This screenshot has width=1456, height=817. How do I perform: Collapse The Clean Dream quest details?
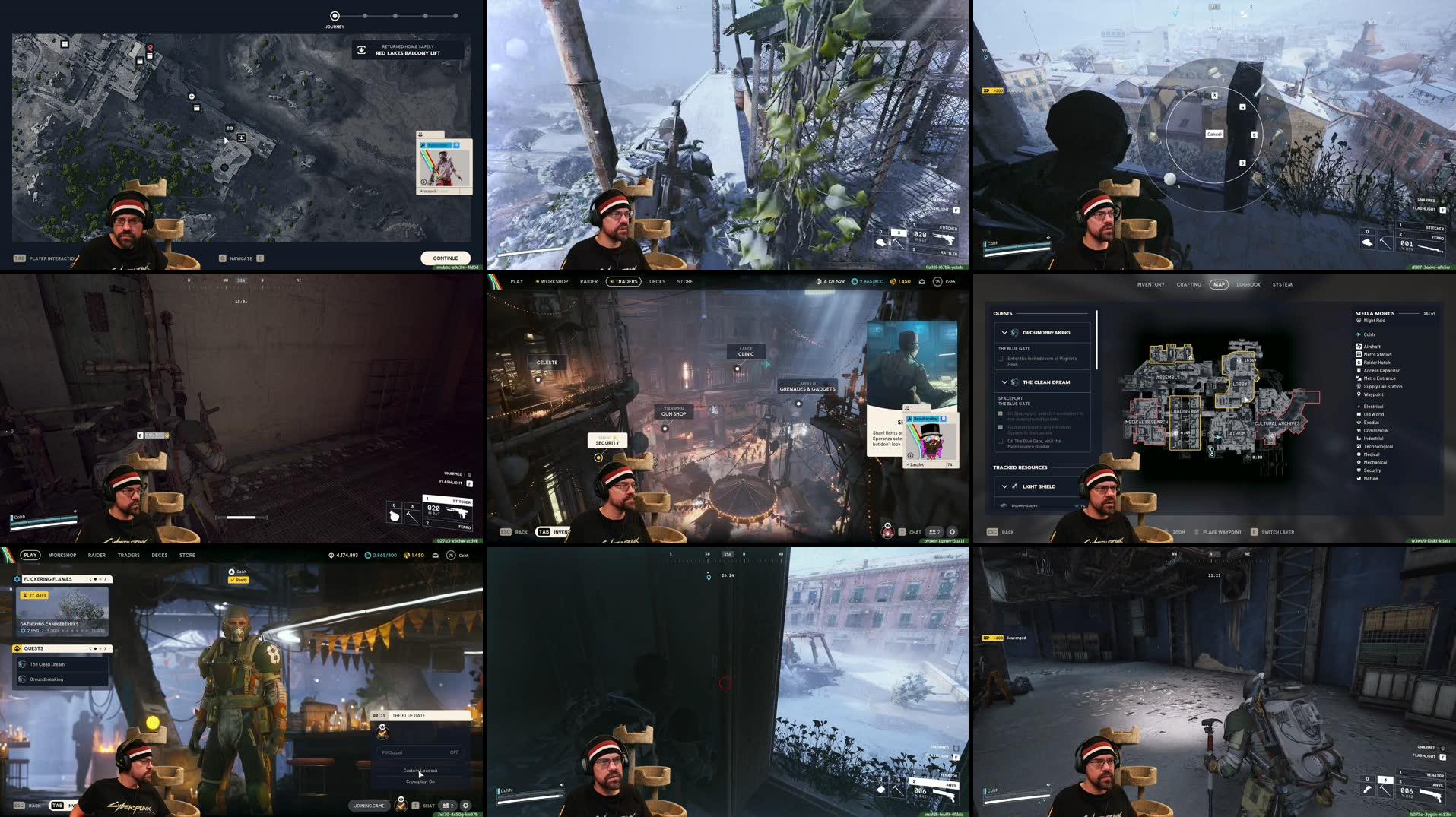(1004, 382)
